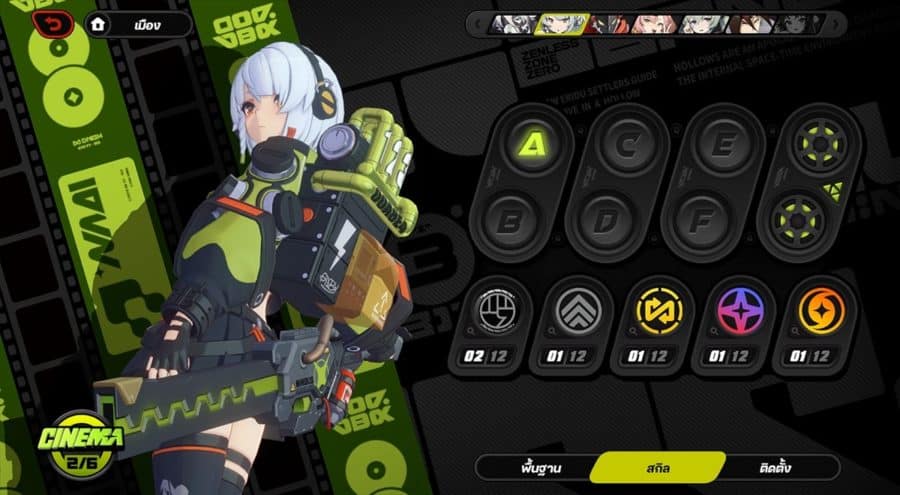
Task: Select core skill node E
Action: pos(724,145)
